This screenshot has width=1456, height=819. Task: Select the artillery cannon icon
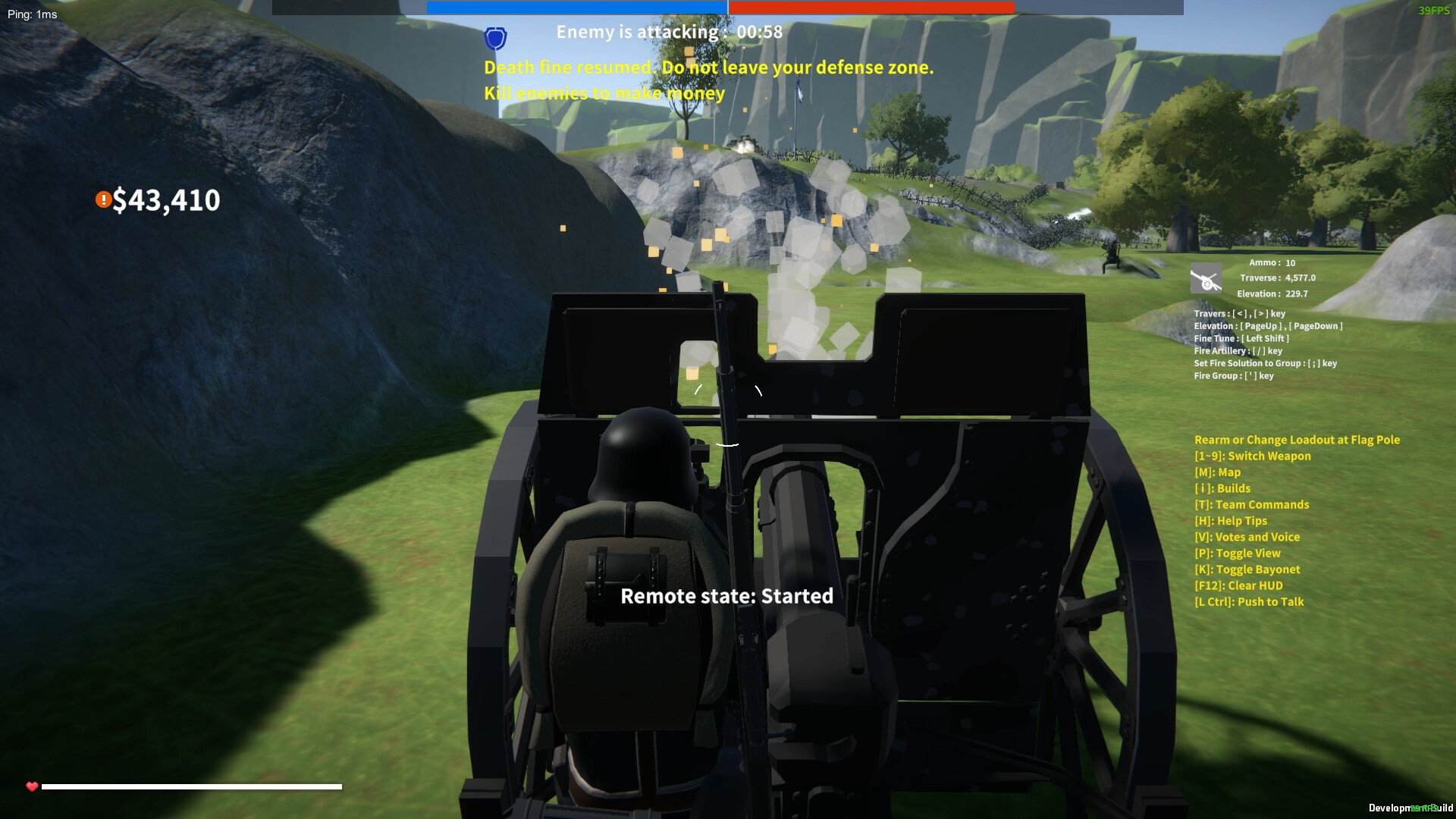pyautogui.click(x=1206, y=279)
